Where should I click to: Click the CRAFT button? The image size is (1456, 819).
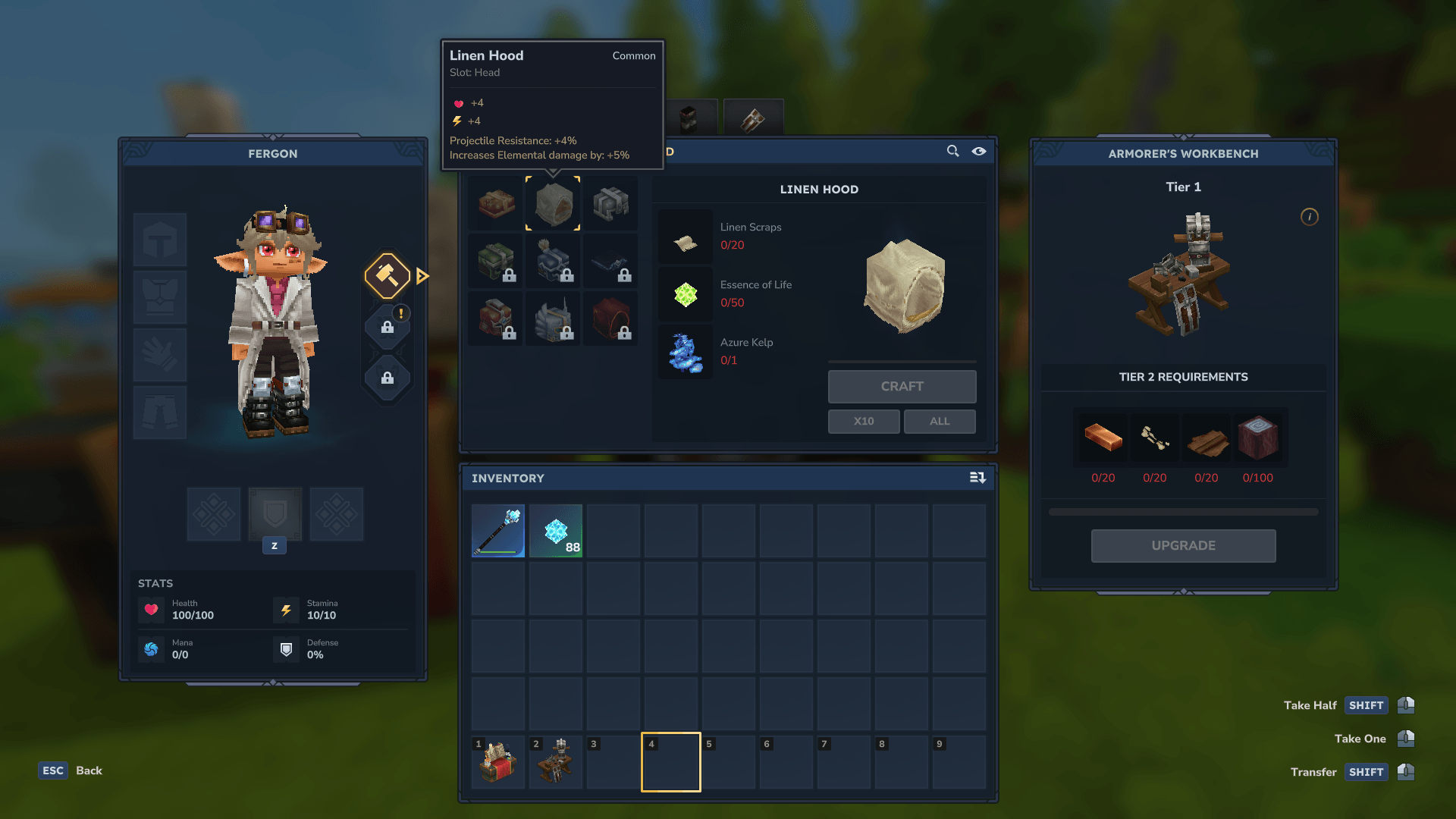(902, 387)
